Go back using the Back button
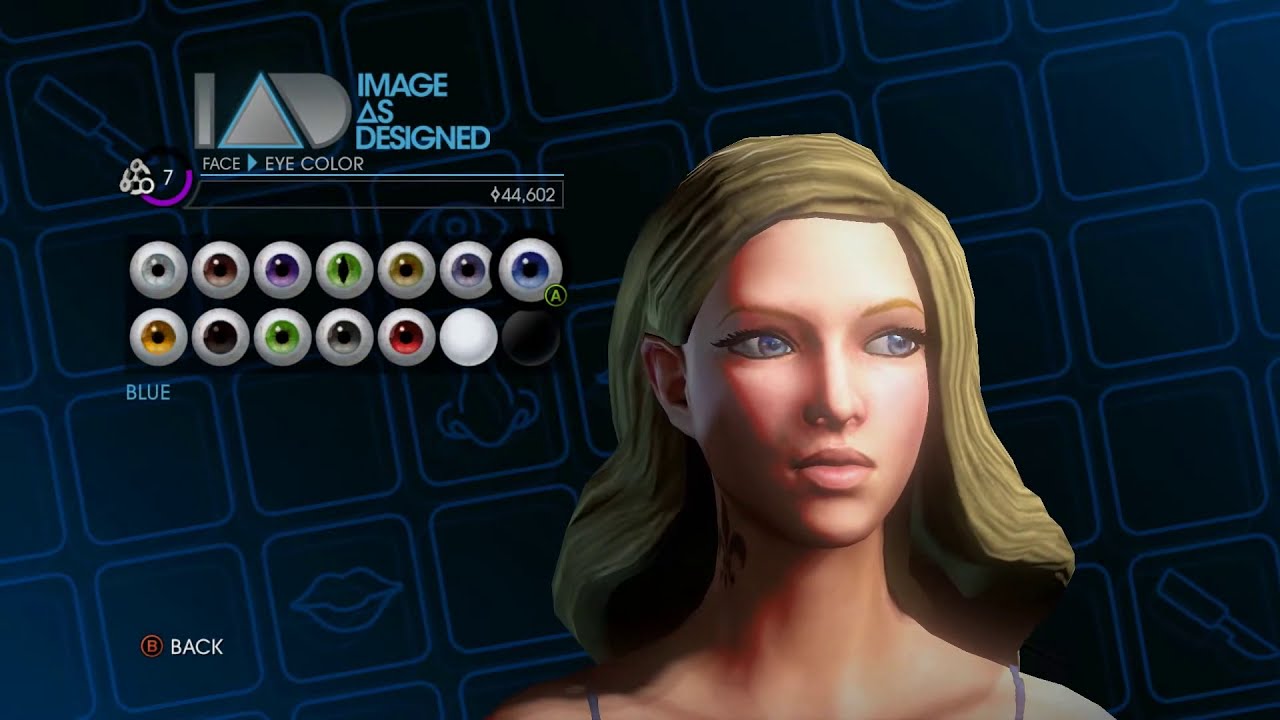 pos(183,647)
